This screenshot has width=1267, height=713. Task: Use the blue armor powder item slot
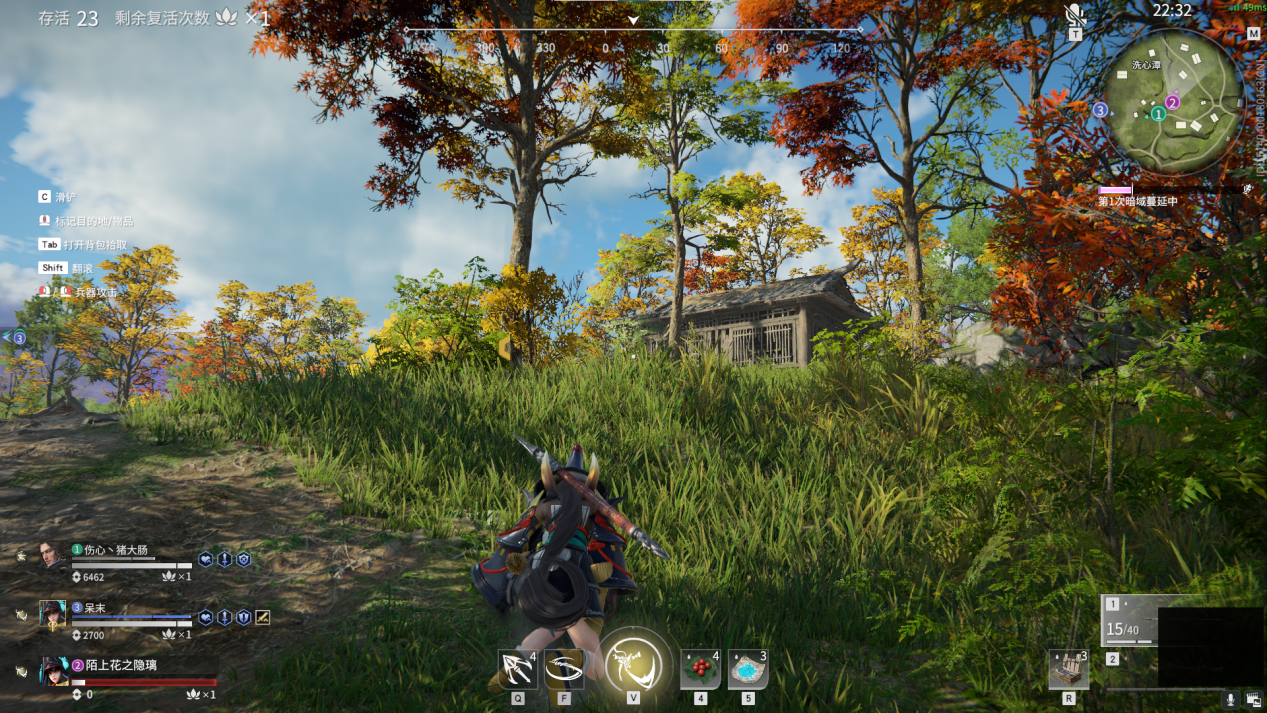tap(747, 669)
